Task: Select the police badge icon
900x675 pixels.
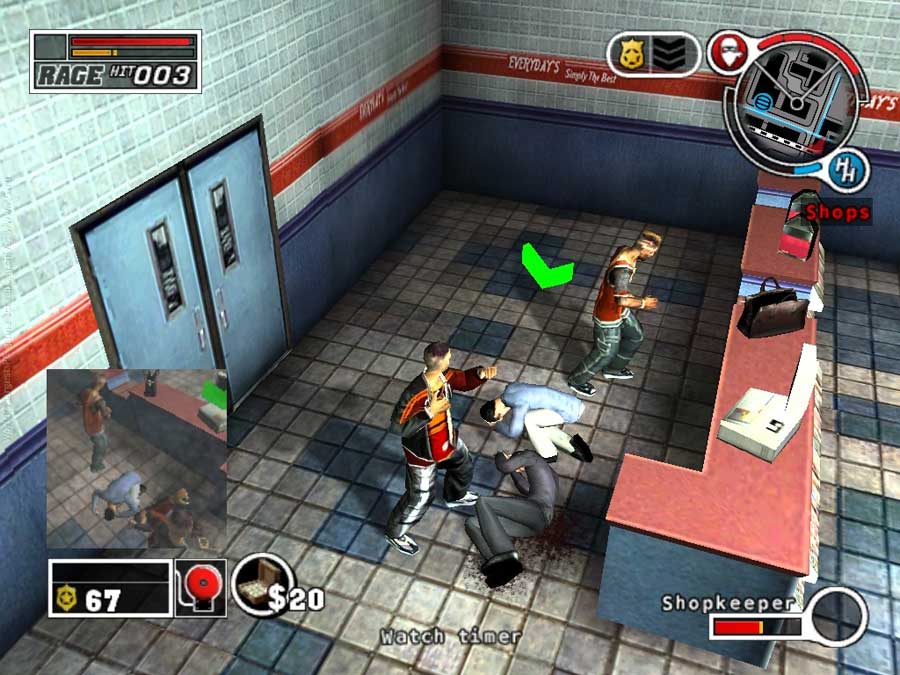Action: (630, 53)
